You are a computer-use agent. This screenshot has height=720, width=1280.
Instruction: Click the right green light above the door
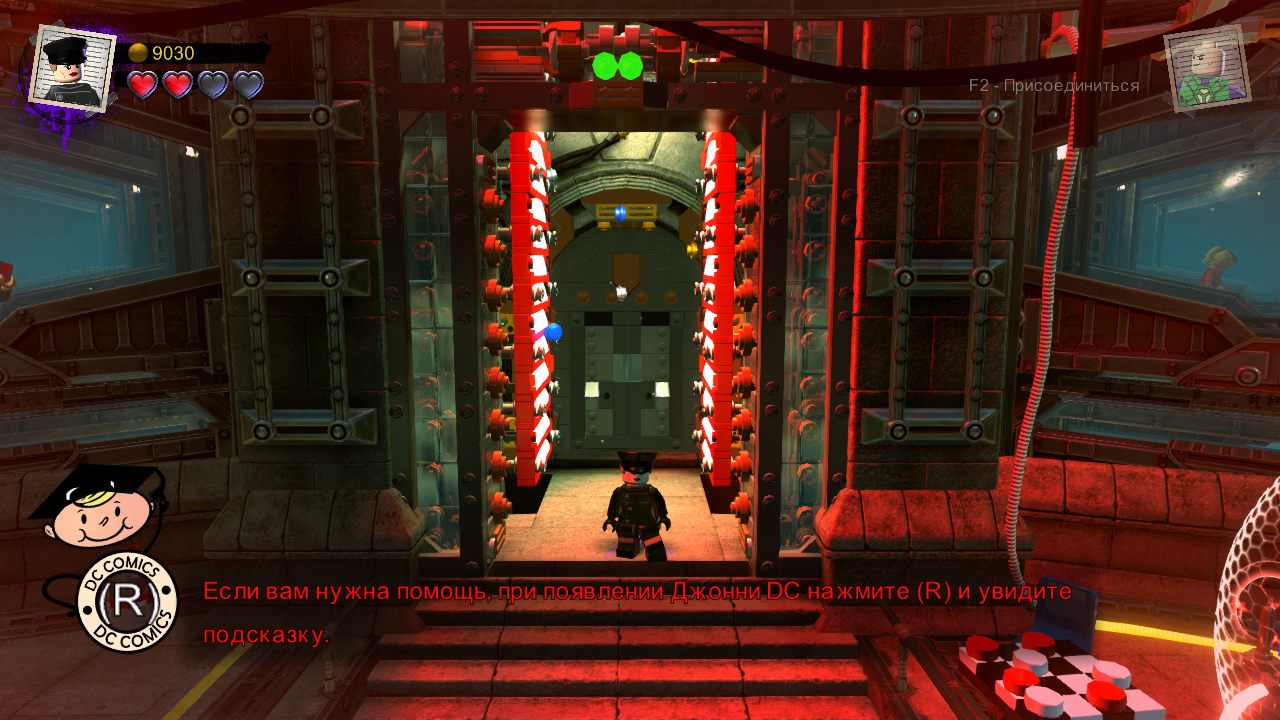tap(631, 64)
